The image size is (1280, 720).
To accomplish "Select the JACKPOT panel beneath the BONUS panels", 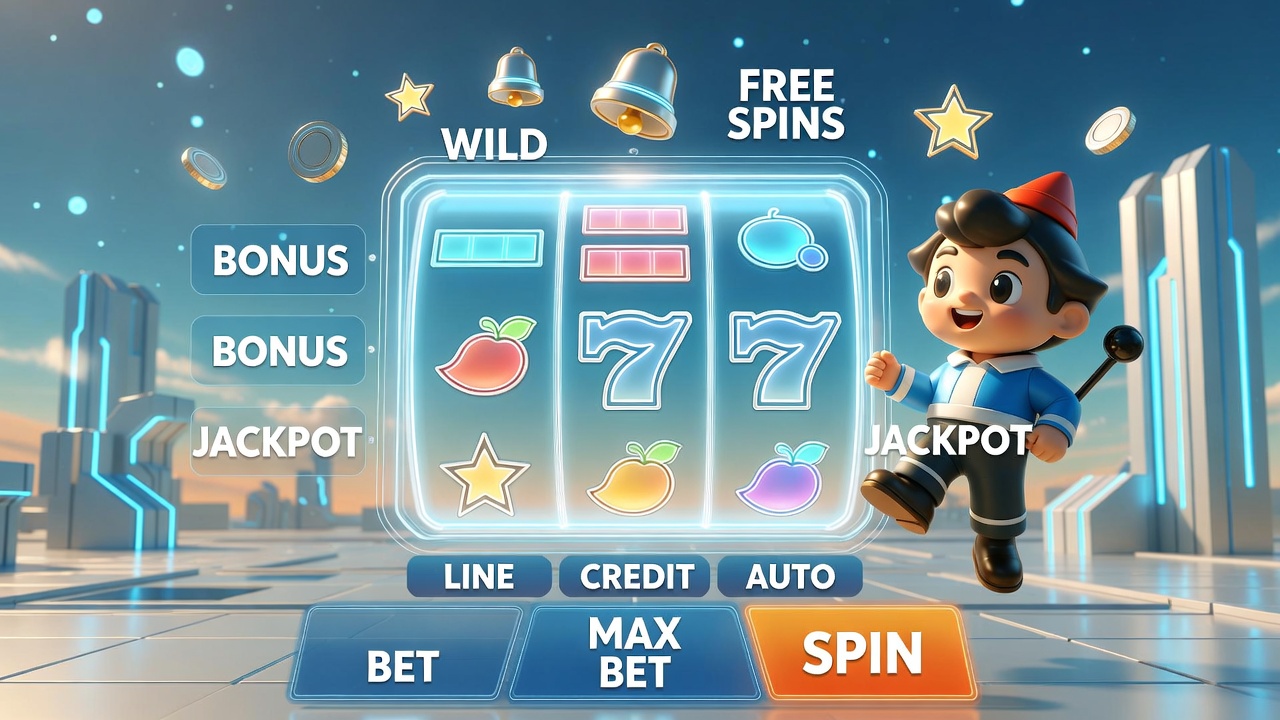I will pos(277,441).
